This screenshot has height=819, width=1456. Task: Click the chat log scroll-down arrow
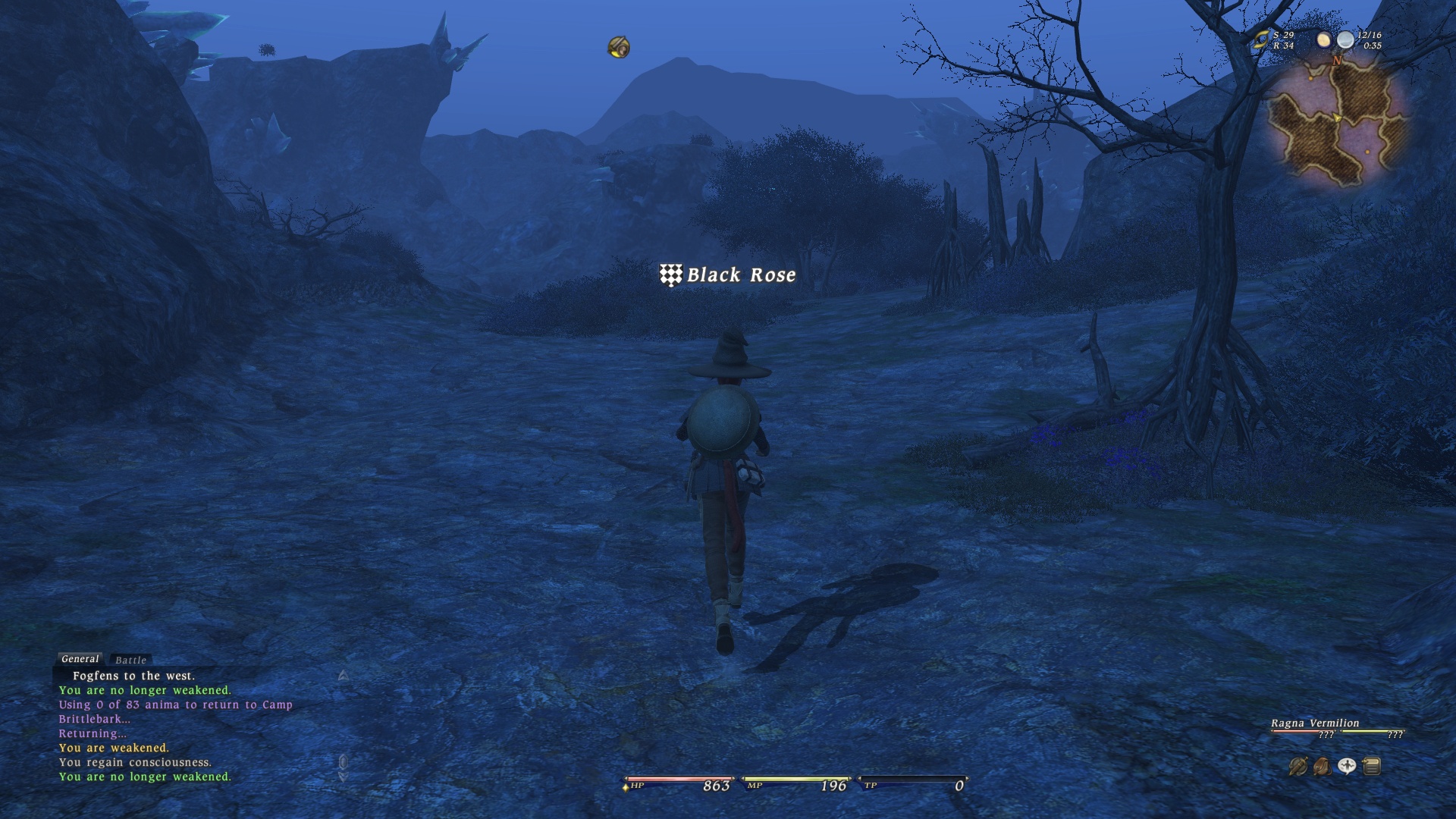tap(343, 777)
